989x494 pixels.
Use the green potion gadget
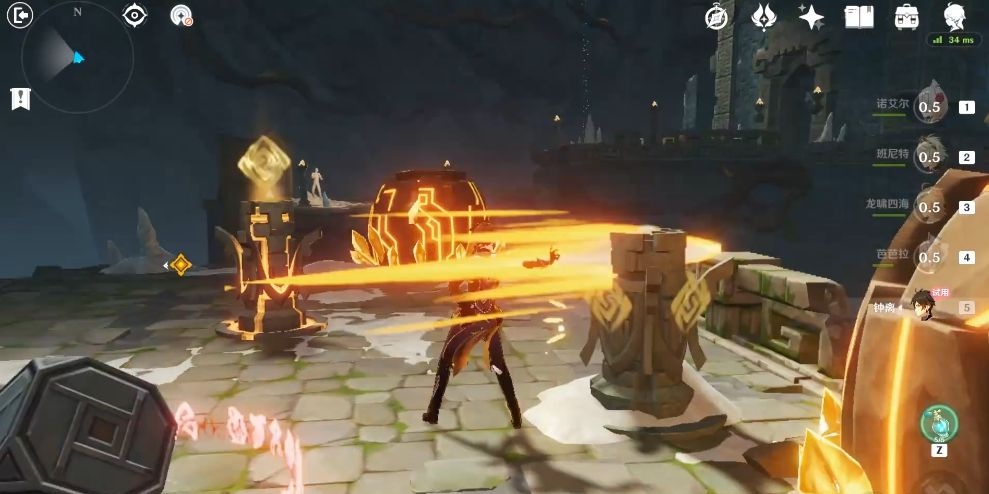[939, 423]
